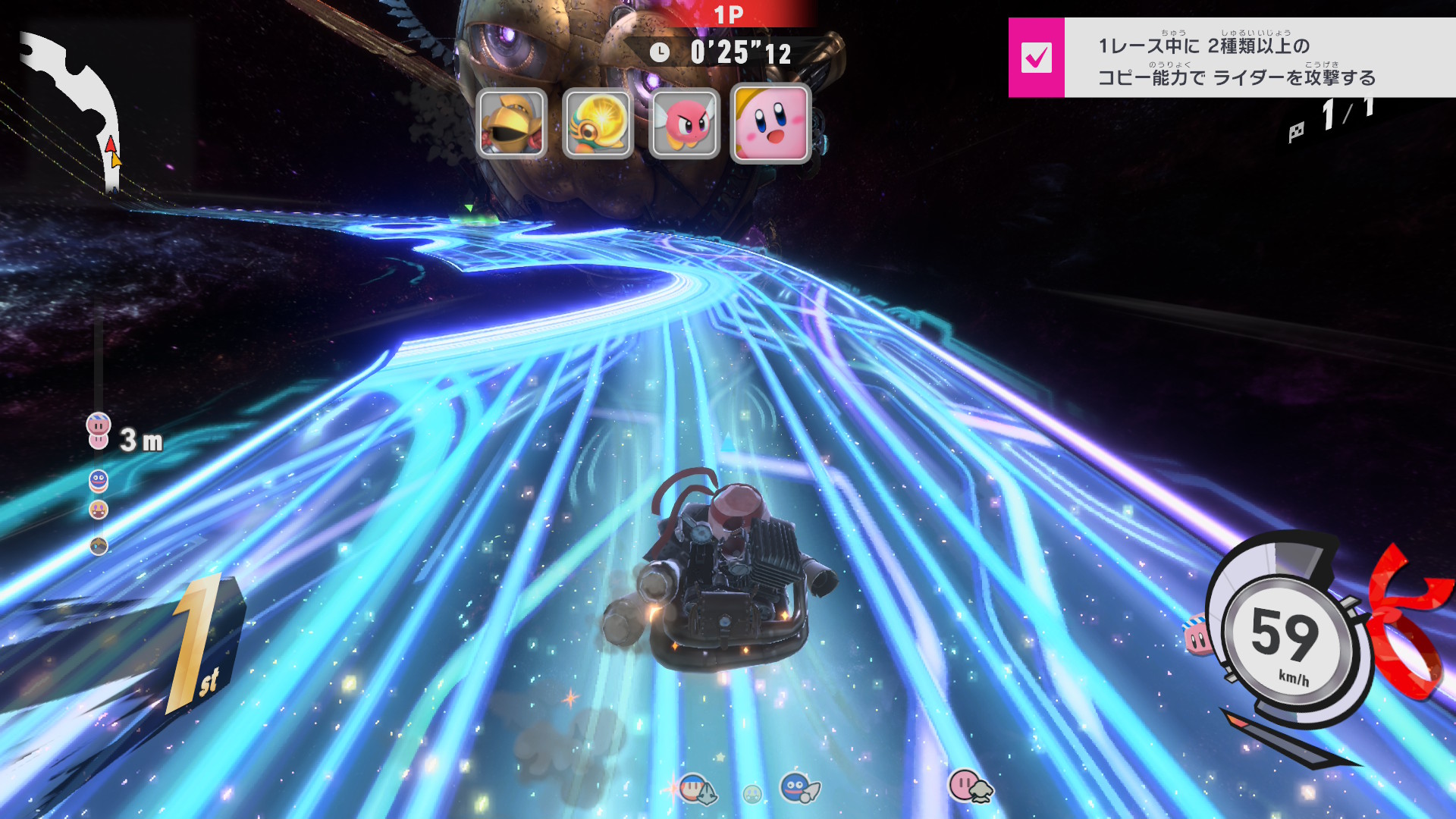Select the blue rider marker on the position tracker

point(99,480)
